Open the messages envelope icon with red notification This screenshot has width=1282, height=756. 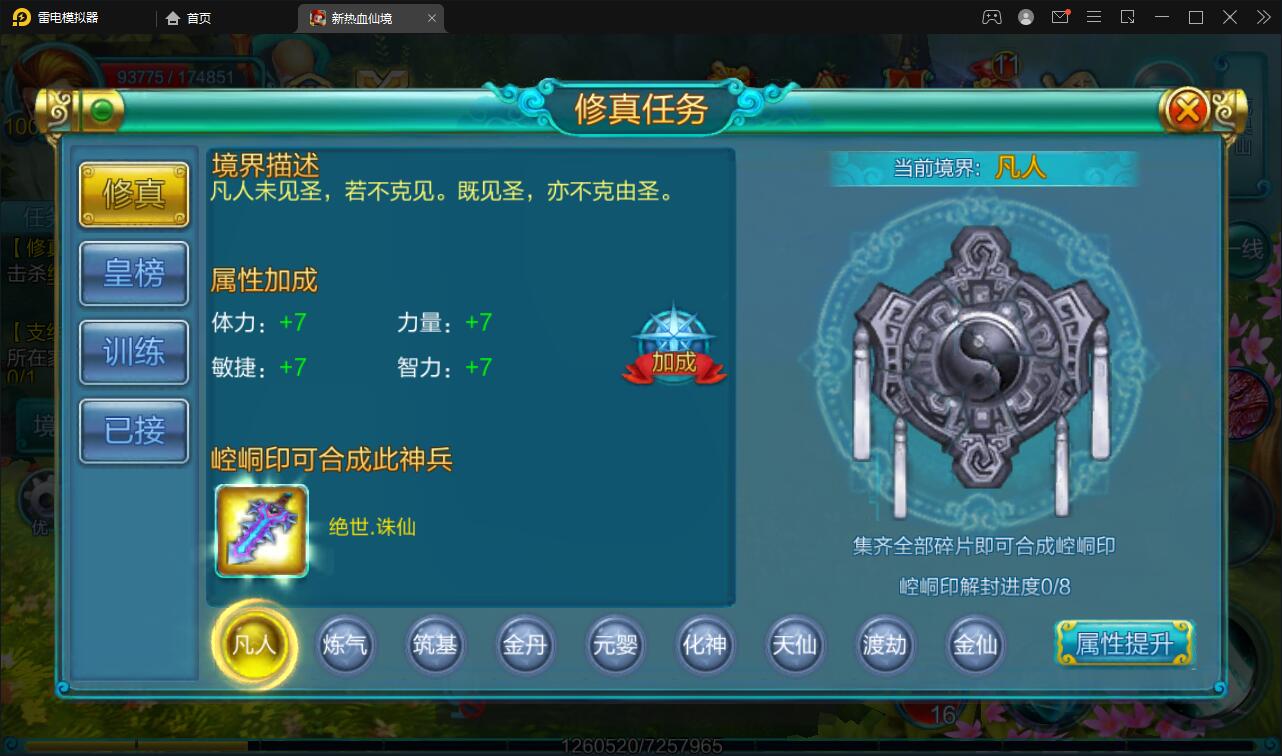pyautogui.click(x=1060, y=17)
